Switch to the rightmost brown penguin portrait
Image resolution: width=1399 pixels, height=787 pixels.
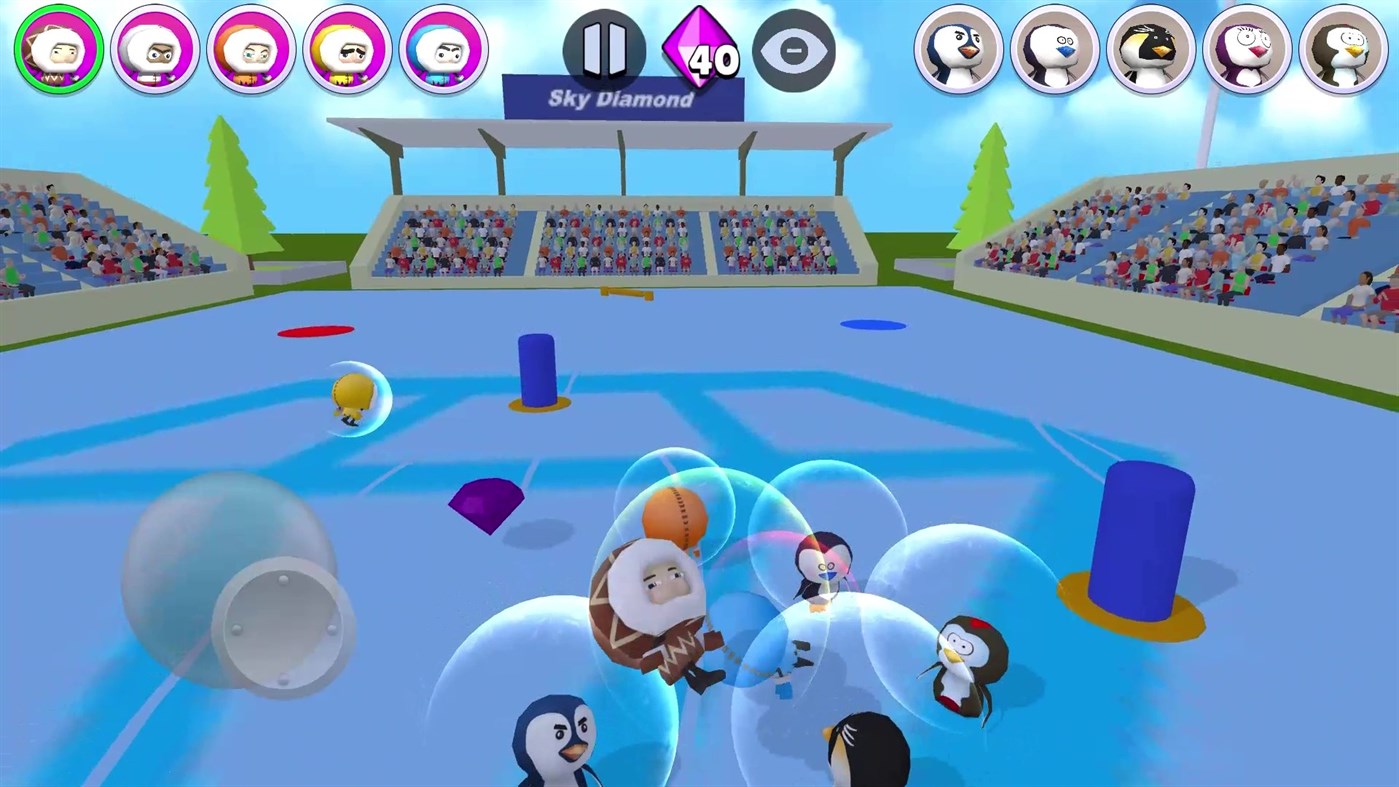click(1344, 50)
